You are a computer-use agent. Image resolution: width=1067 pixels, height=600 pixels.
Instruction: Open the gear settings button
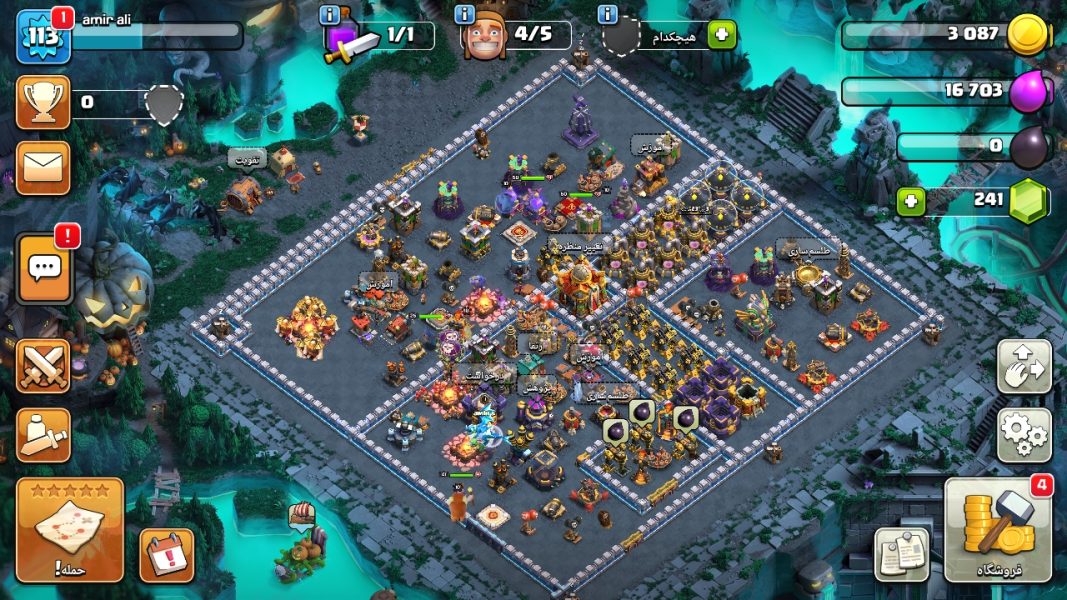1023,435
